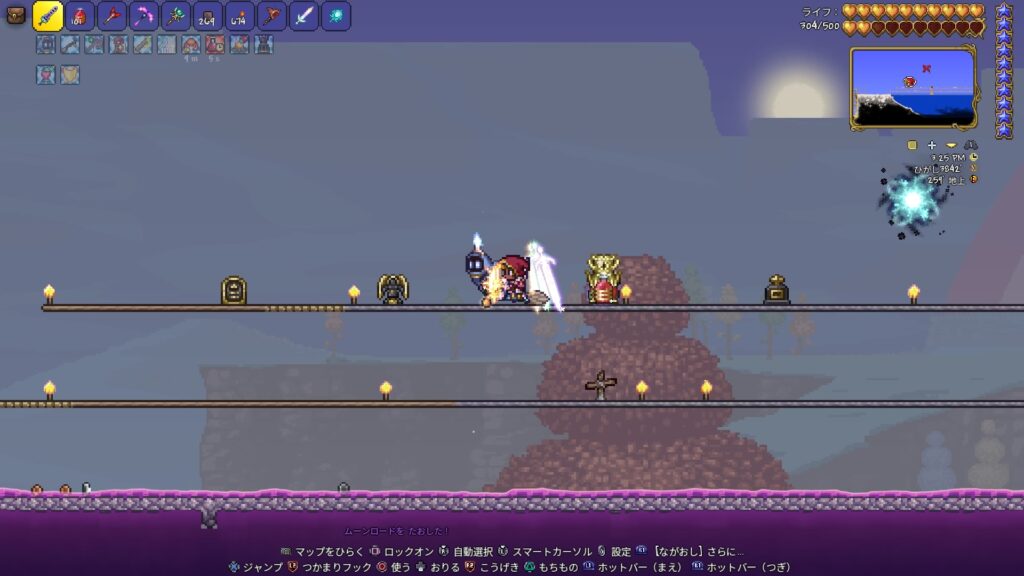Toggle the square minimap mode button
This screenshot has width=1024, height=576.
[x=912, y=145]
